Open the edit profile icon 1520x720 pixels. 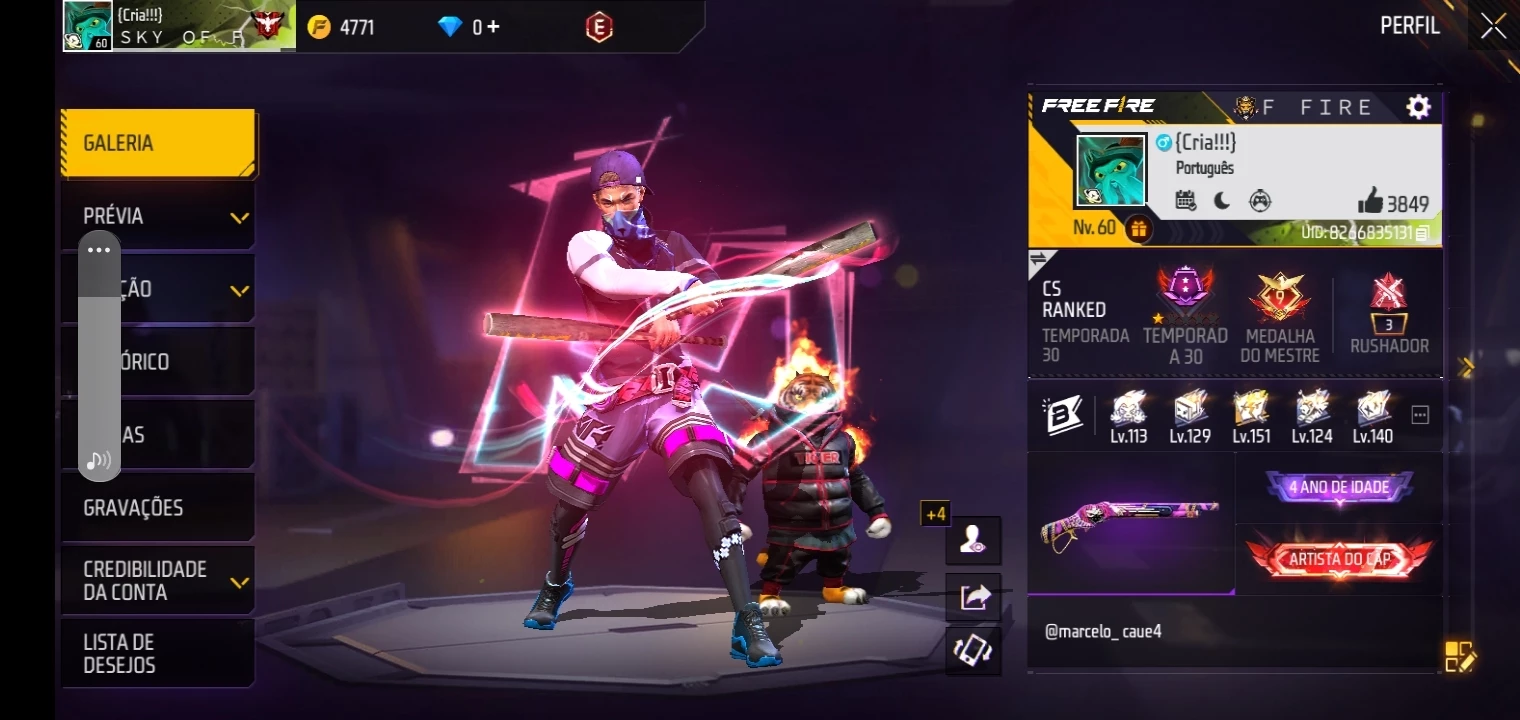coord(1459,656)
